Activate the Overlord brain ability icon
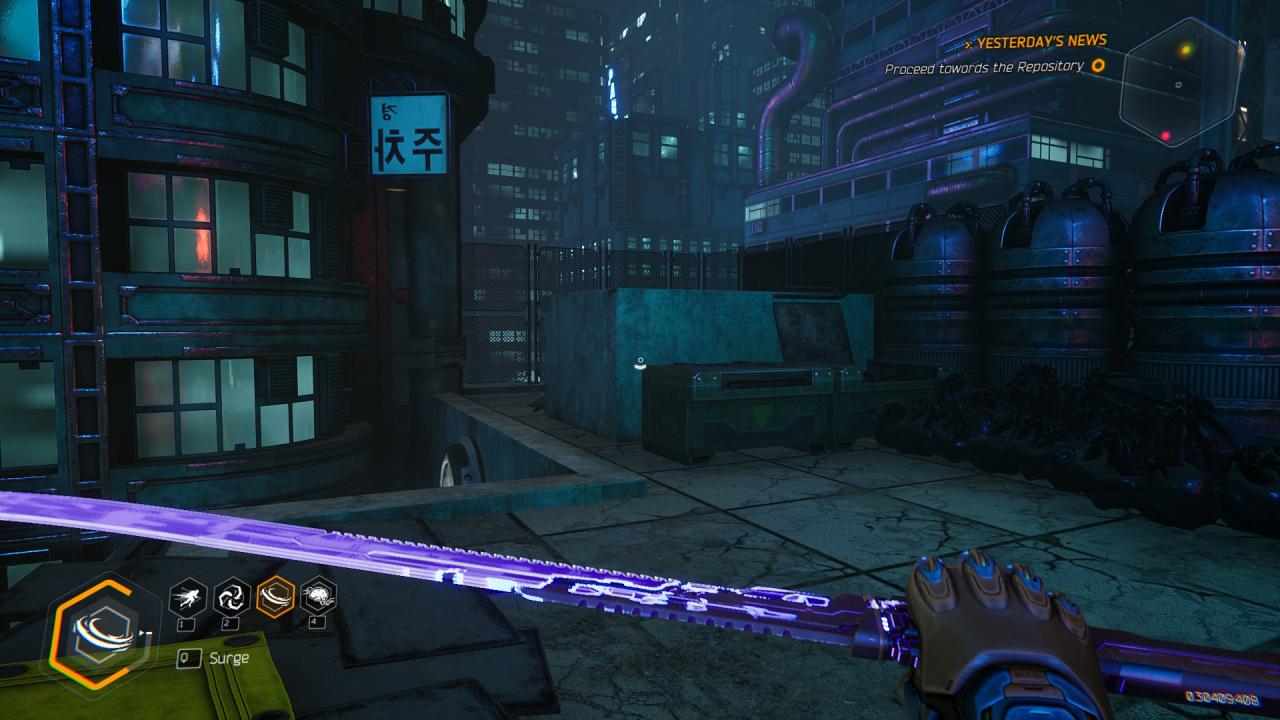Image resolution: width=1280 pixels, height=720 pixels. tap(318, 597)
